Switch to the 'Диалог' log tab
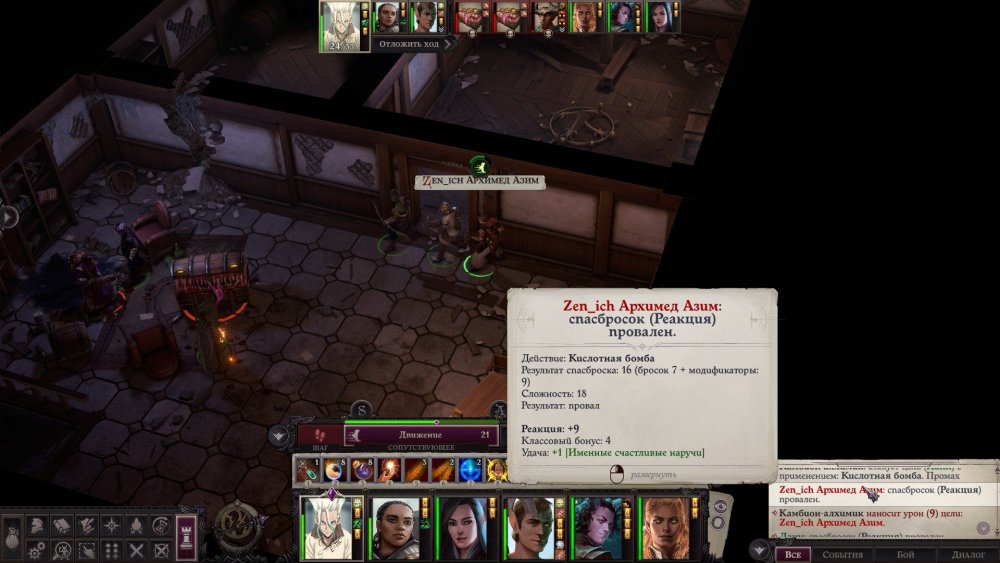The height and width of the screenshot is (563, 1000). [968, 553]
